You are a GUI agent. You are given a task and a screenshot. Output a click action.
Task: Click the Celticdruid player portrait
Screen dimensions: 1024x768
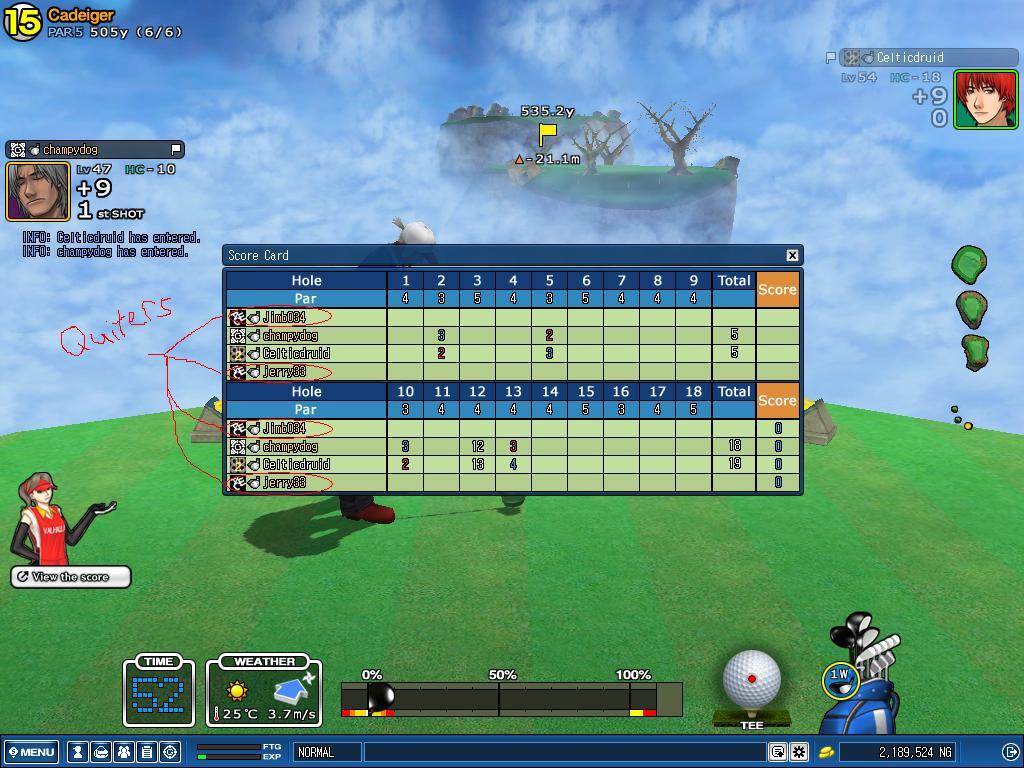[x=985, y=99]
